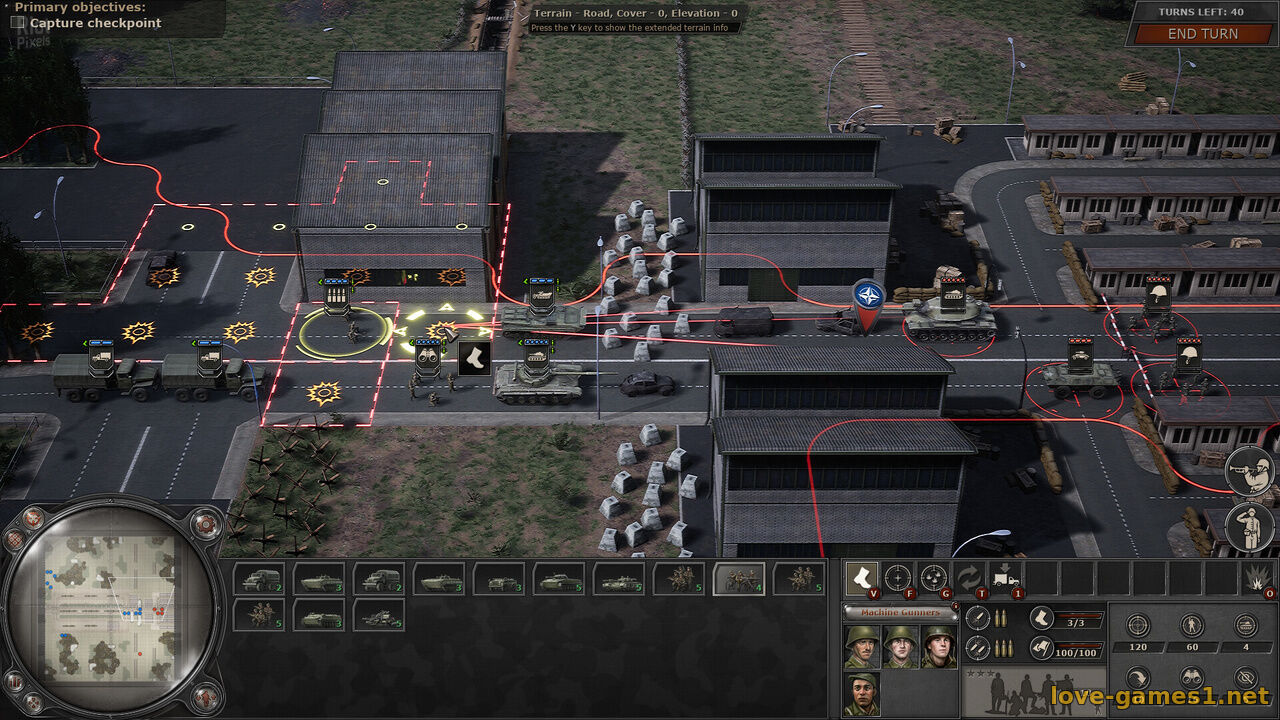Screen dimensions: 1280x720
Task: Click the circular-arrows rotate action
Action: coord(969,578)
